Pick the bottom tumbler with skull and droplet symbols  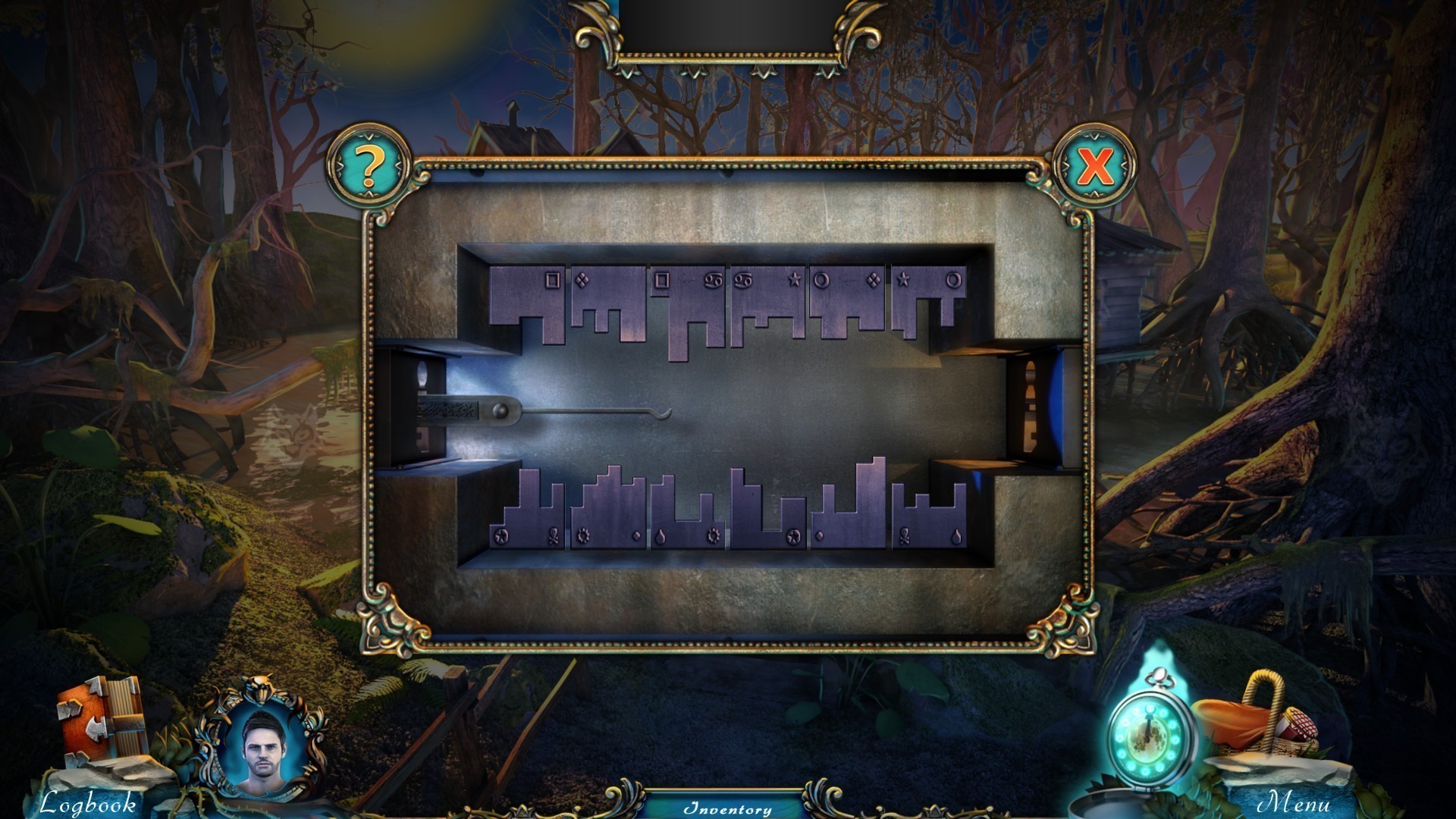click(x=928, y=523)
